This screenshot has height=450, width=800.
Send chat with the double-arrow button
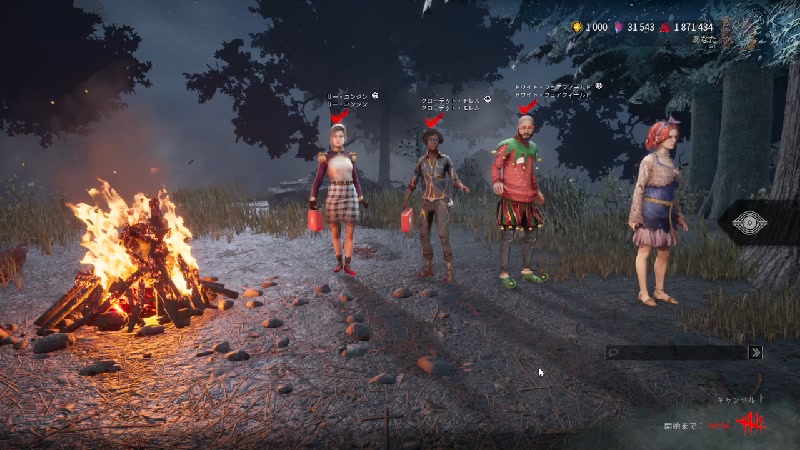(x=757, y=352)
